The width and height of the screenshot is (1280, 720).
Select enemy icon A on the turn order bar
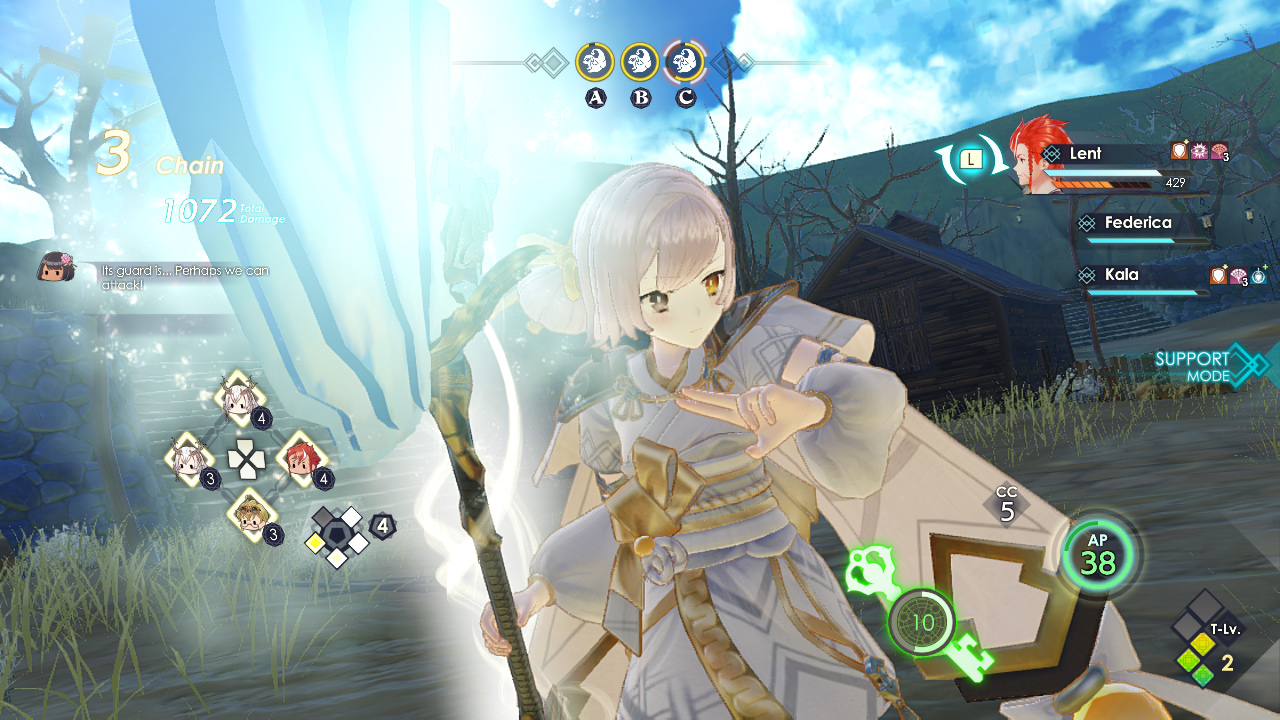coord(594,62)
